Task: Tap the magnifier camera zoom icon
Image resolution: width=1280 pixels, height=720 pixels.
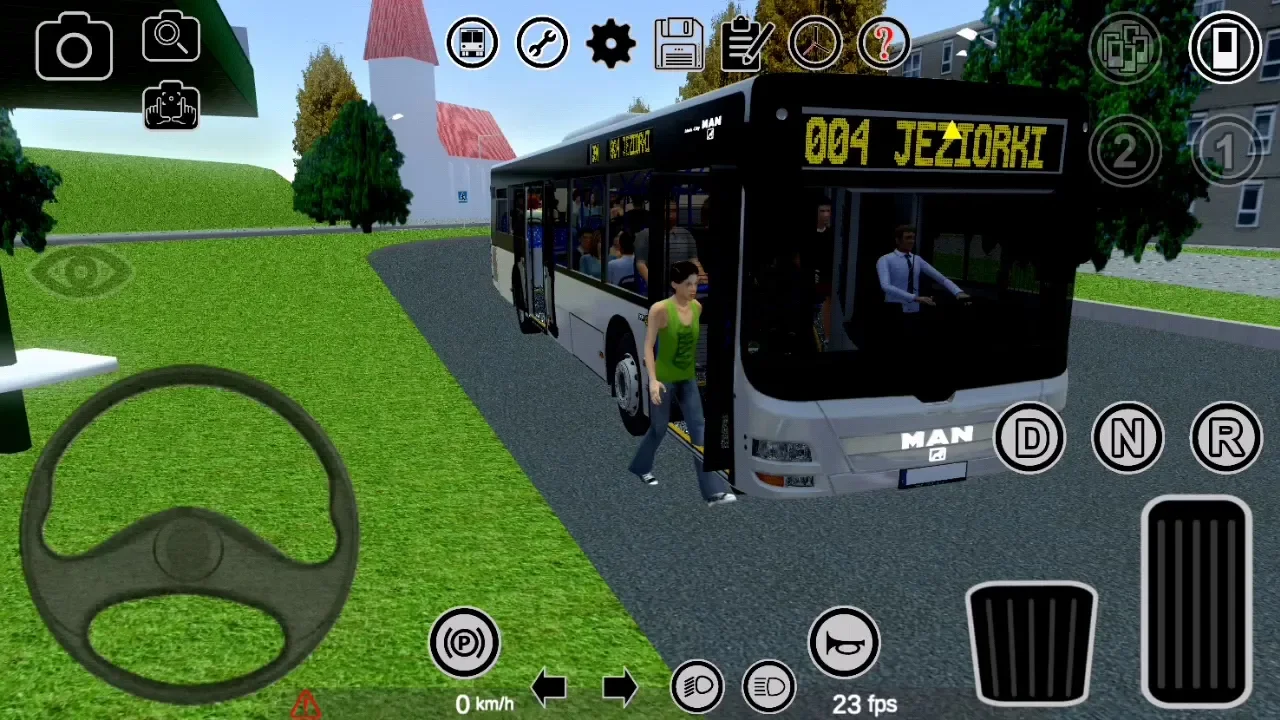Action: [x=171, y=38]
